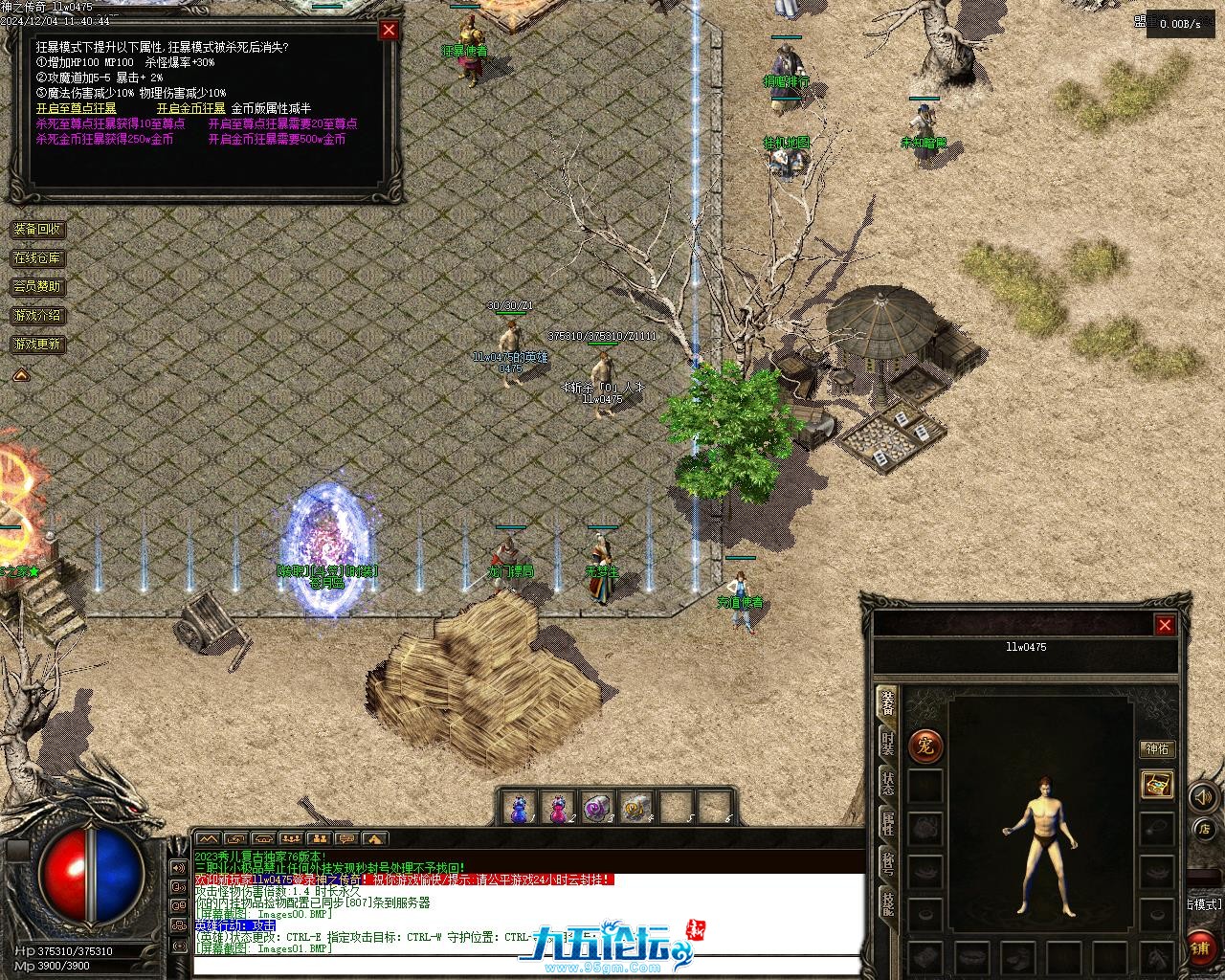Collapse the side menu with arrow button
The width and height of the screenshot is (1225, 980).
point(20,375)
